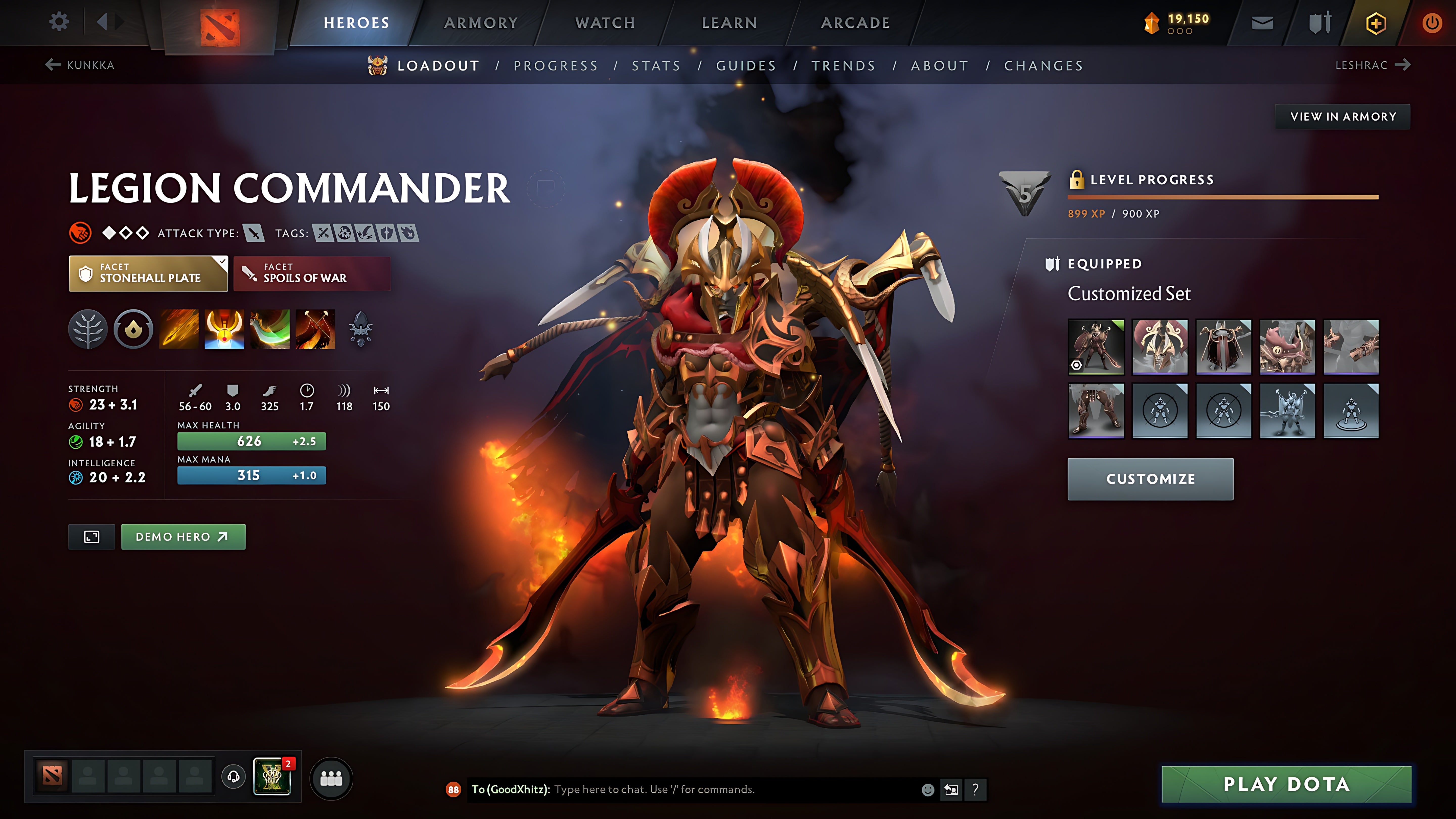Open the Dota Plus shard balance icon
Screen dimensions: 1456x819
1151,22
